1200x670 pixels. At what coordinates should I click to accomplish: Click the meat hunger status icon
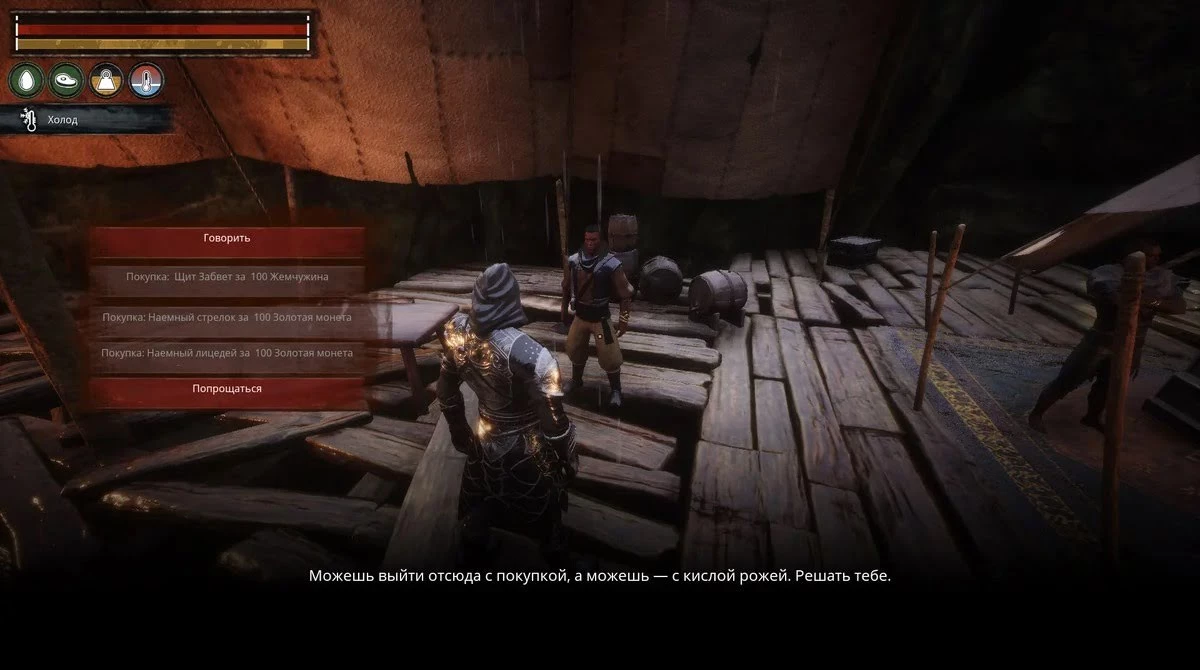click(67, 80)
